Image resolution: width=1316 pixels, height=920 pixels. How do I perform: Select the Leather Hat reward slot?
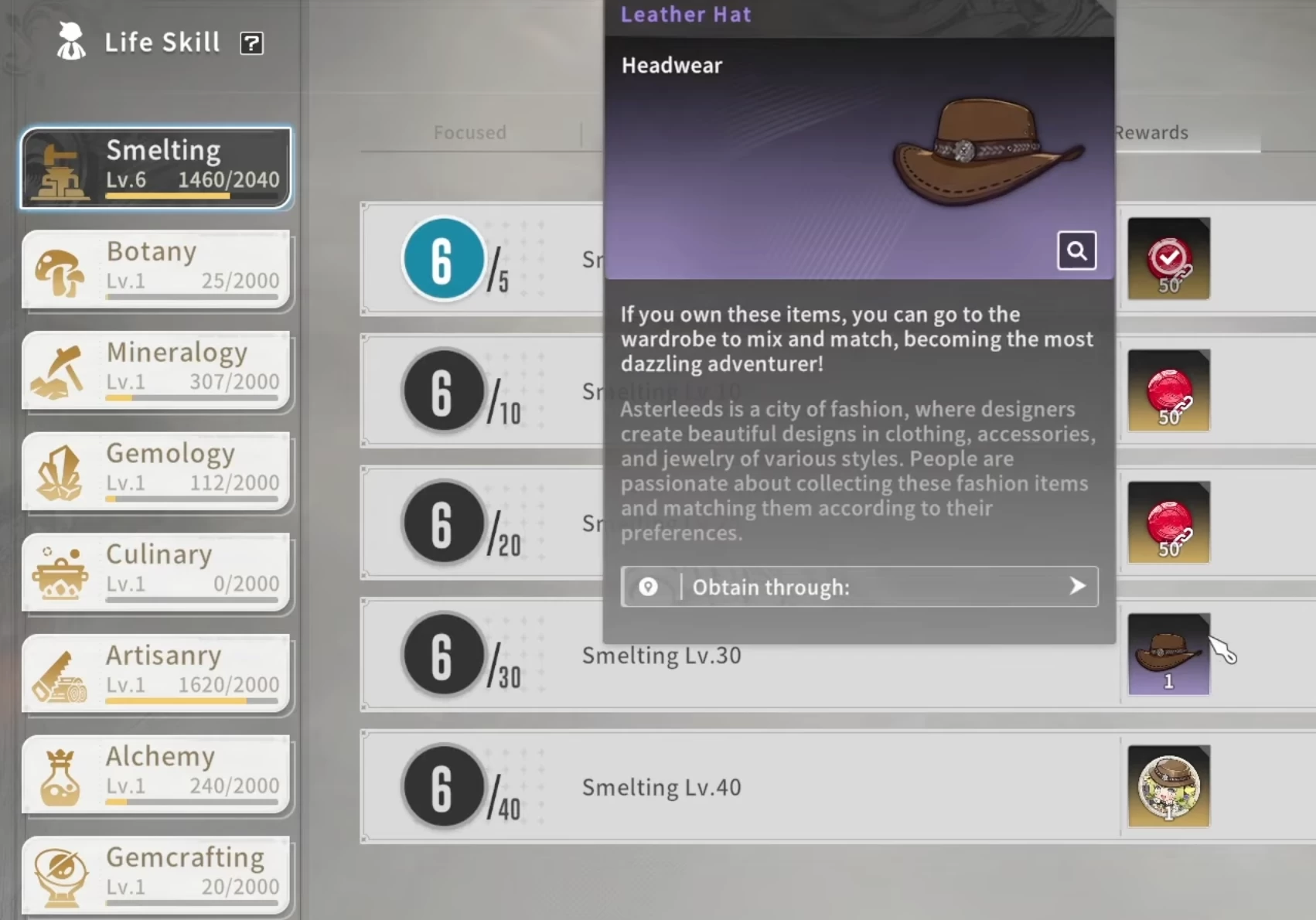1168,654
